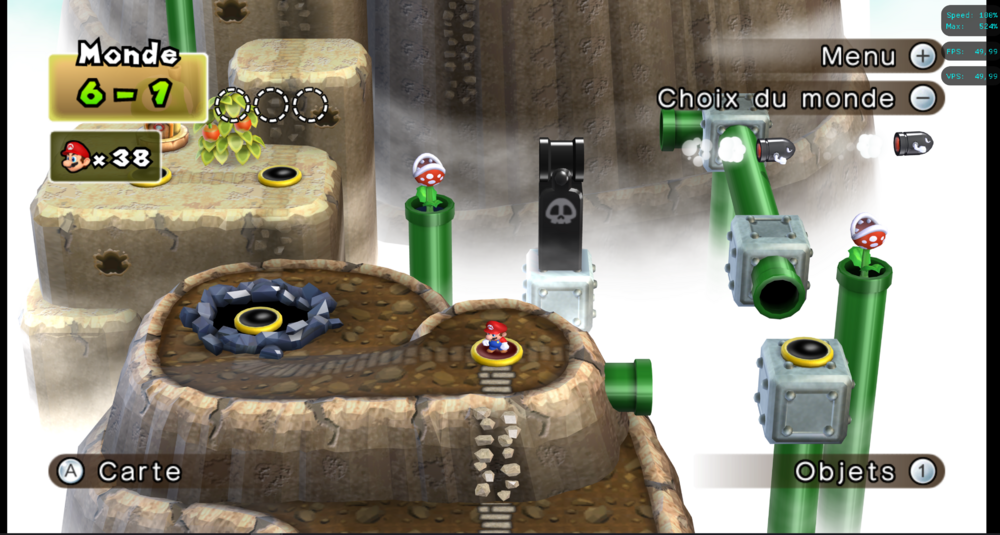
Task: Choose the level node on the metal block
Action: (807, 350)
